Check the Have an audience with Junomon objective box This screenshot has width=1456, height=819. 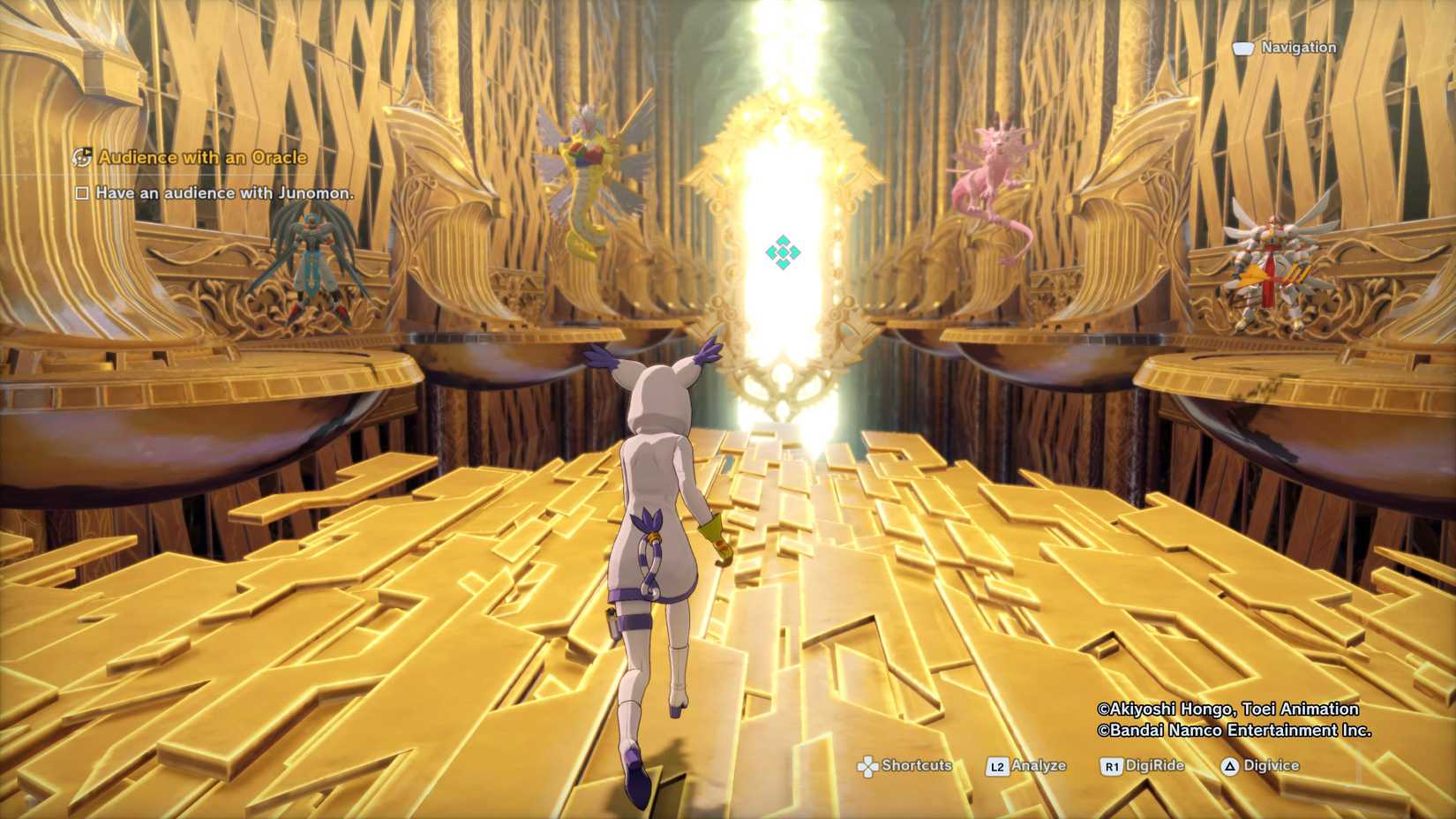(x=80, y=193)
